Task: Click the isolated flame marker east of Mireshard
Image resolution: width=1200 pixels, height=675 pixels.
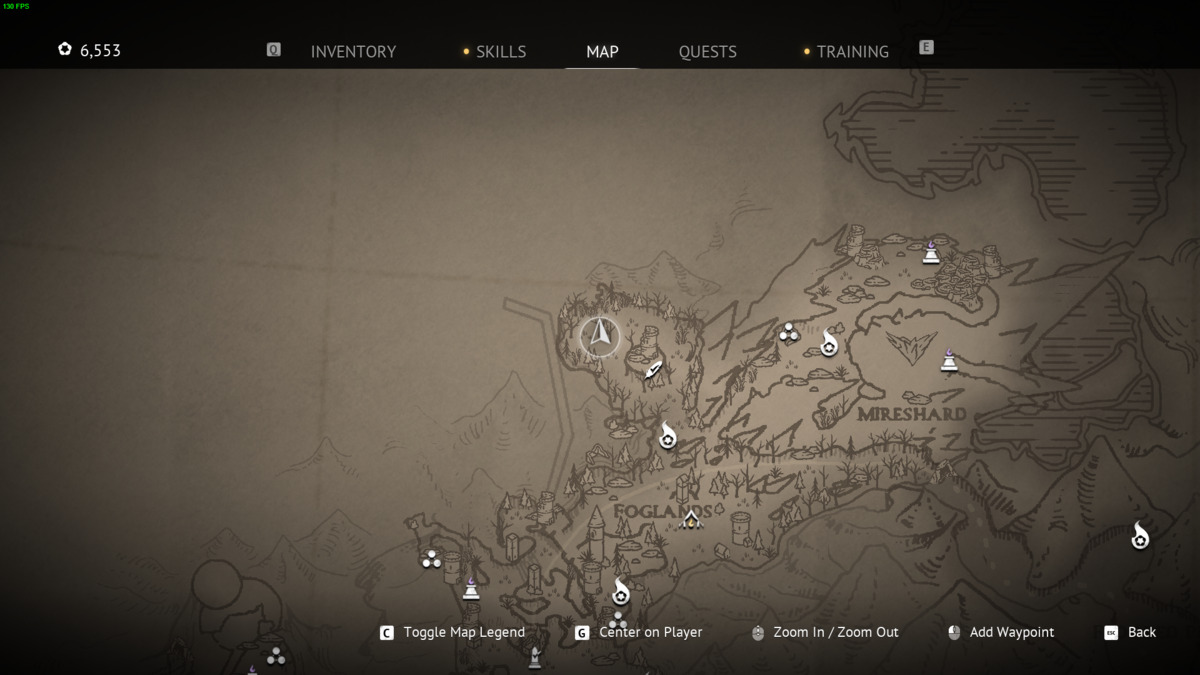Action: click(1139, 537)
